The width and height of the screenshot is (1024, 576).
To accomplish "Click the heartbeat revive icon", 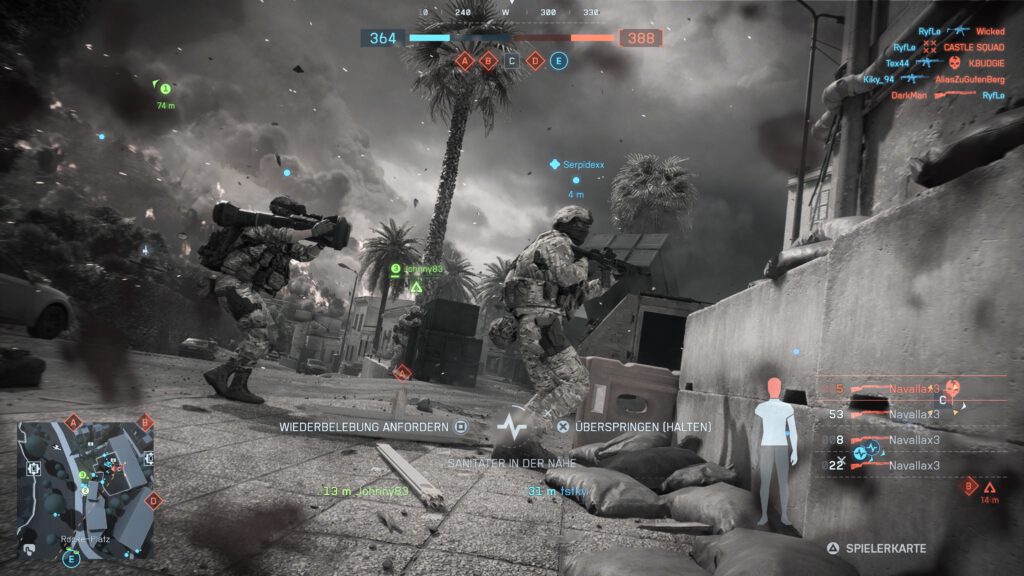I will pyautogui.click(x=511, y=428).
